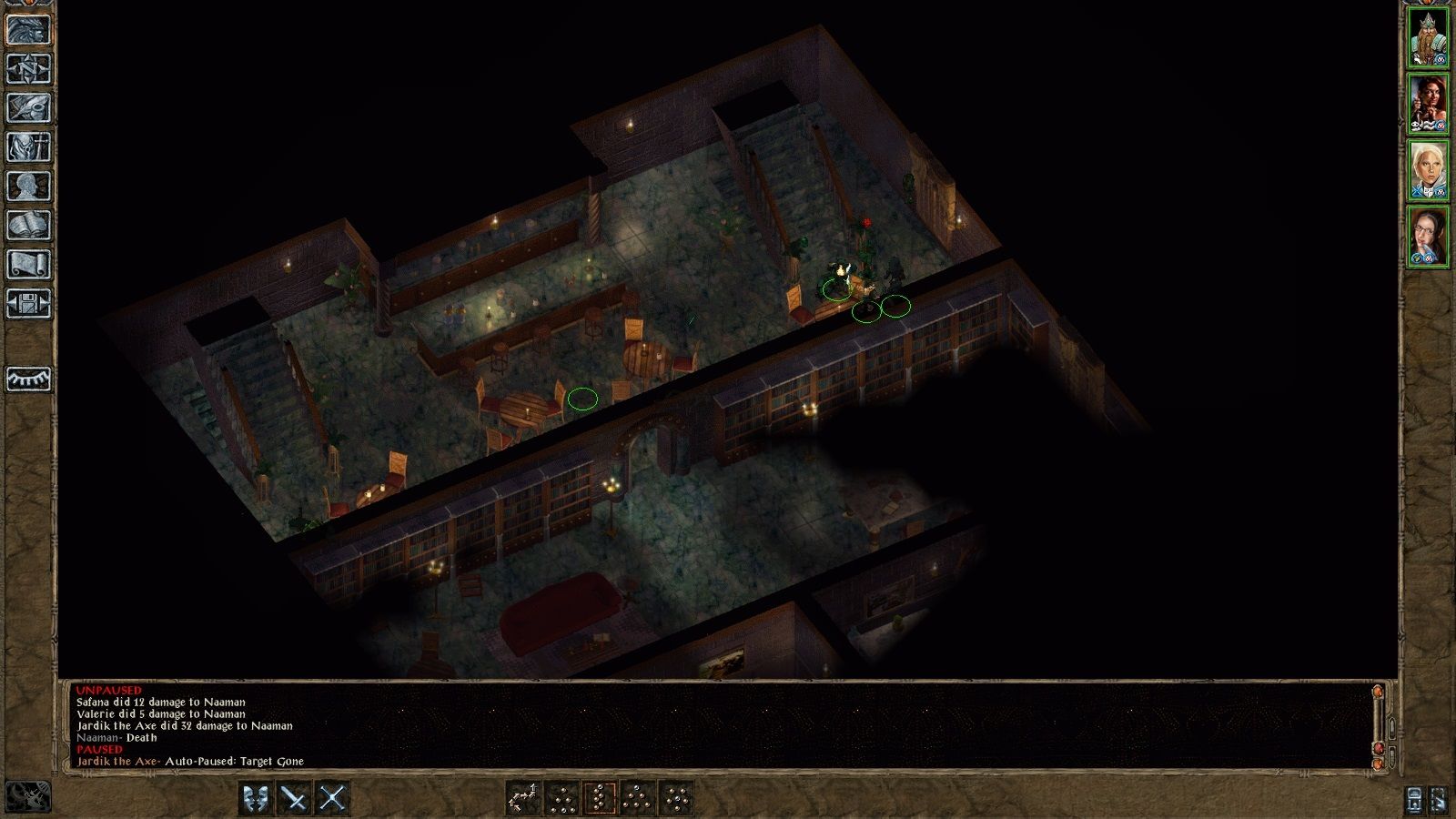Click the formation rotation arrows icon
This screenshot has width=1456, height=819.
pyautogui.click(x=521, y=798)
